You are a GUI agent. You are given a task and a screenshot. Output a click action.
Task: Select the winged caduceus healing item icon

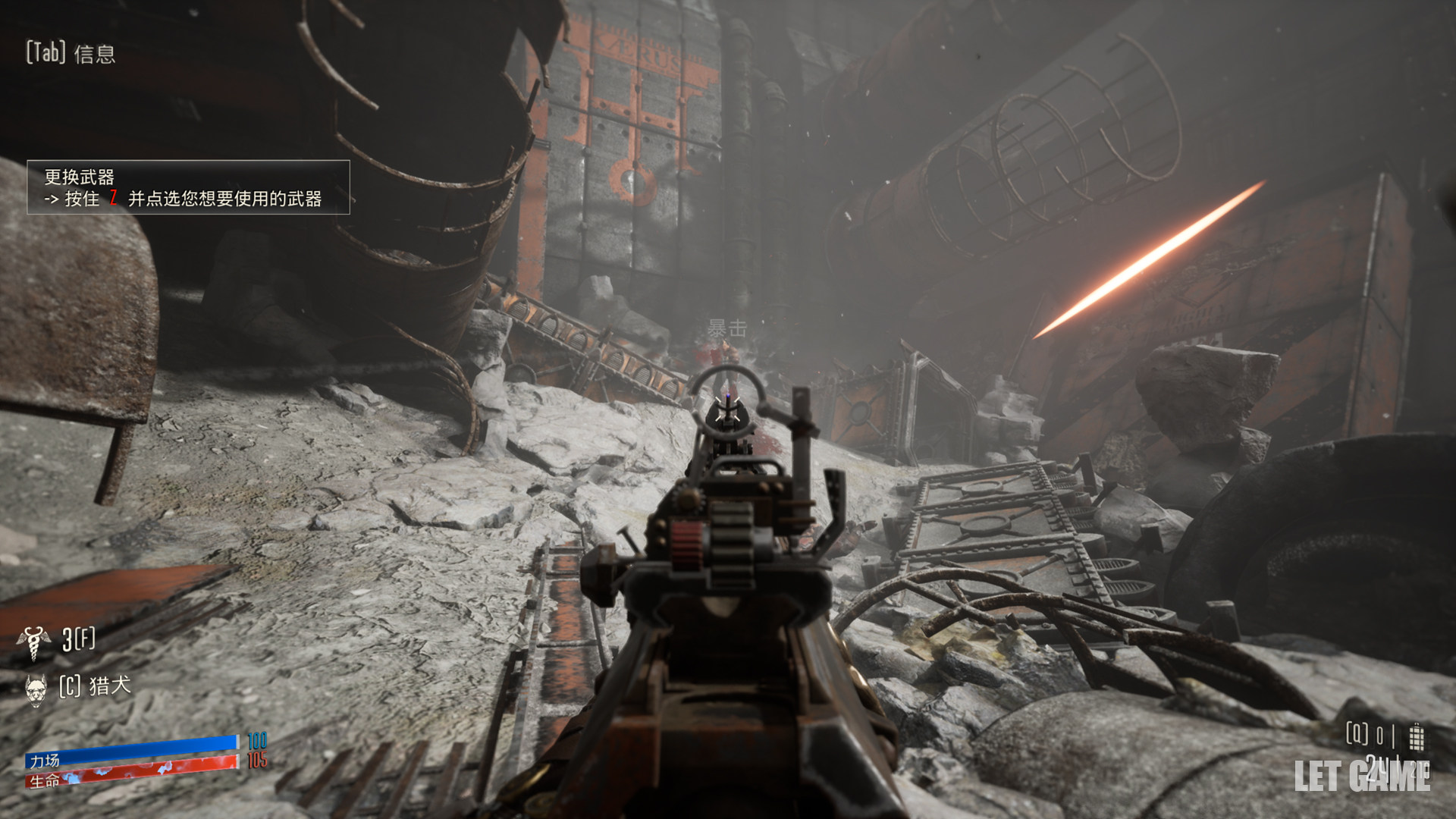click(x=33, y=642)
